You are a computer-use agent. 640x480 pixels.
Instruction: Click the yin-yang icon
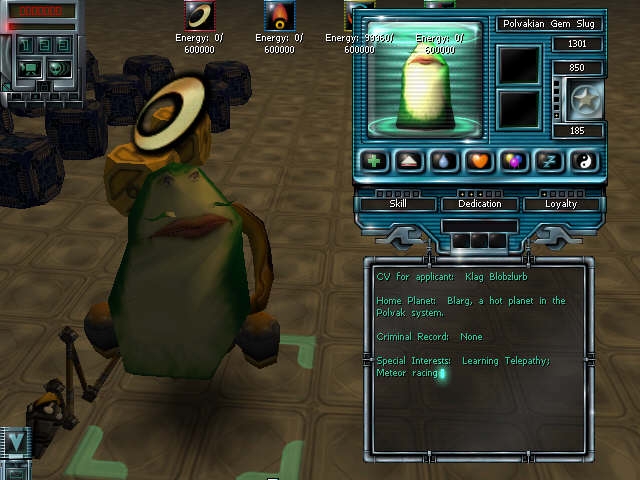click(x=582, y=162)
